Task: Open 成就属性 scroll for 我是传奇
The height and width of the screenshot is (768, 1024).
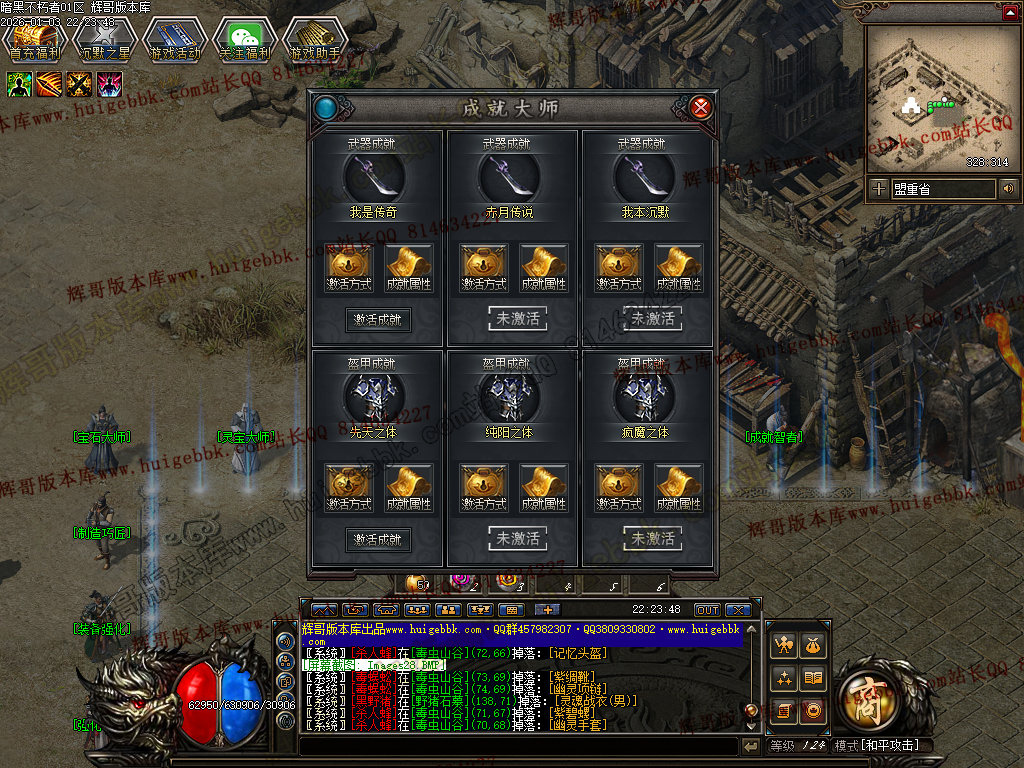Action: (x=408, y=268)
